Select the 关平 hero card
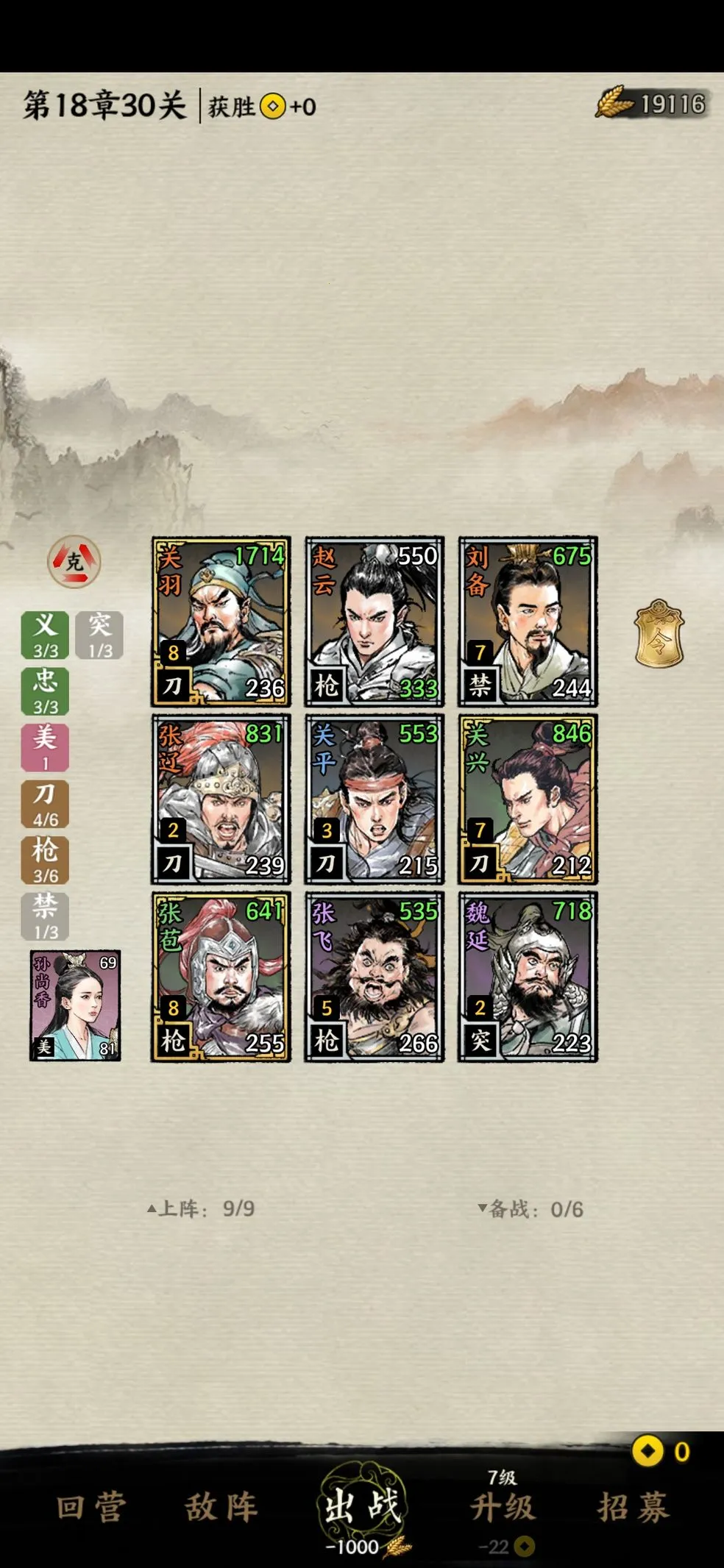This screenshot has height=1568, width=724. tap(375, 799)
